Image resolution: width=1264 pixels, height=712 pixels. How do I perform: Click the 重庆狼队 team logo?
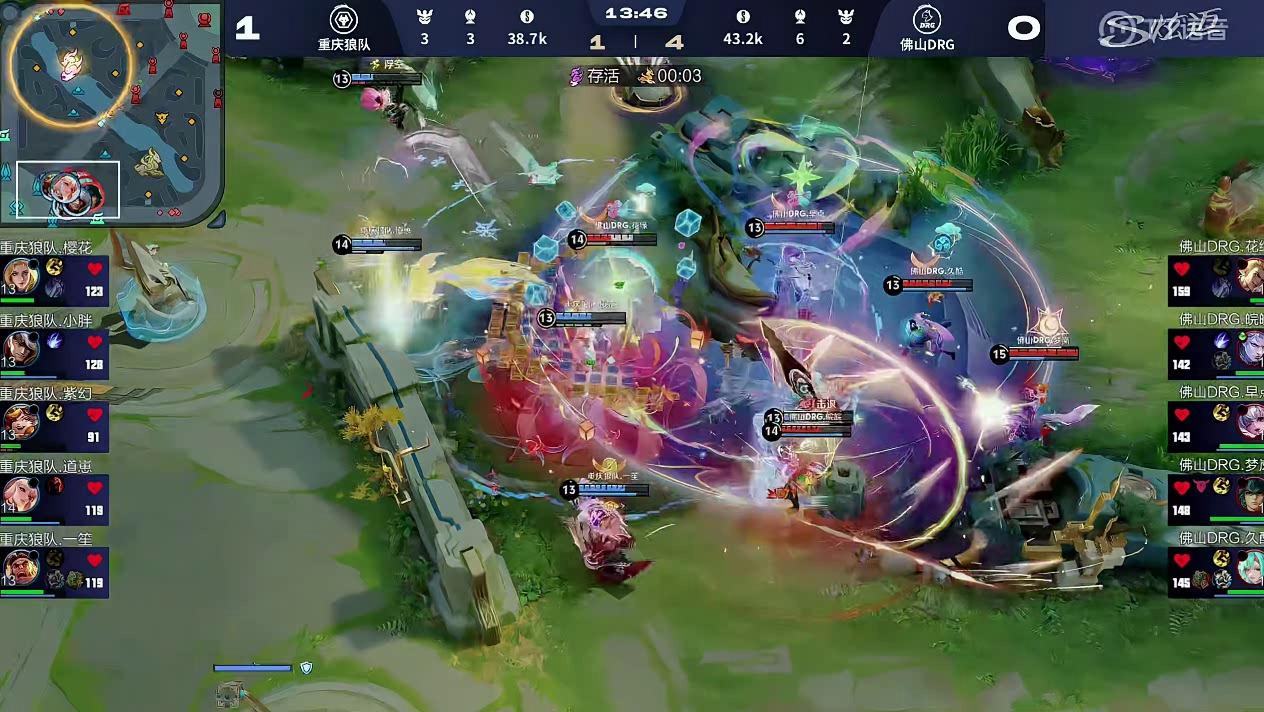pyautogui.click(x=344, y=20)
